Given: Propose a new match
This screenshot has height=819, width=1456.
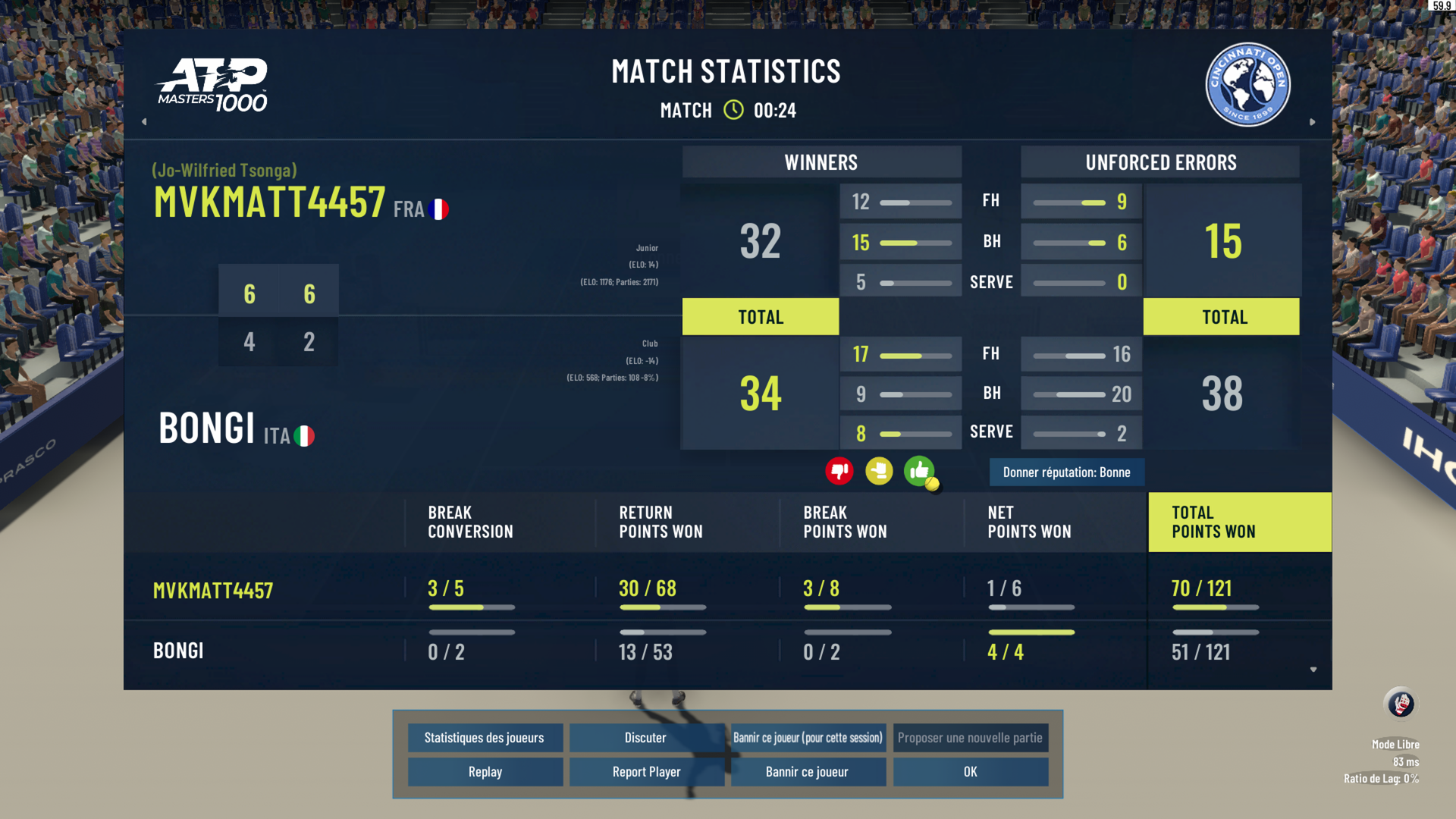Looking at the screenshot, I should pos(970,738).
